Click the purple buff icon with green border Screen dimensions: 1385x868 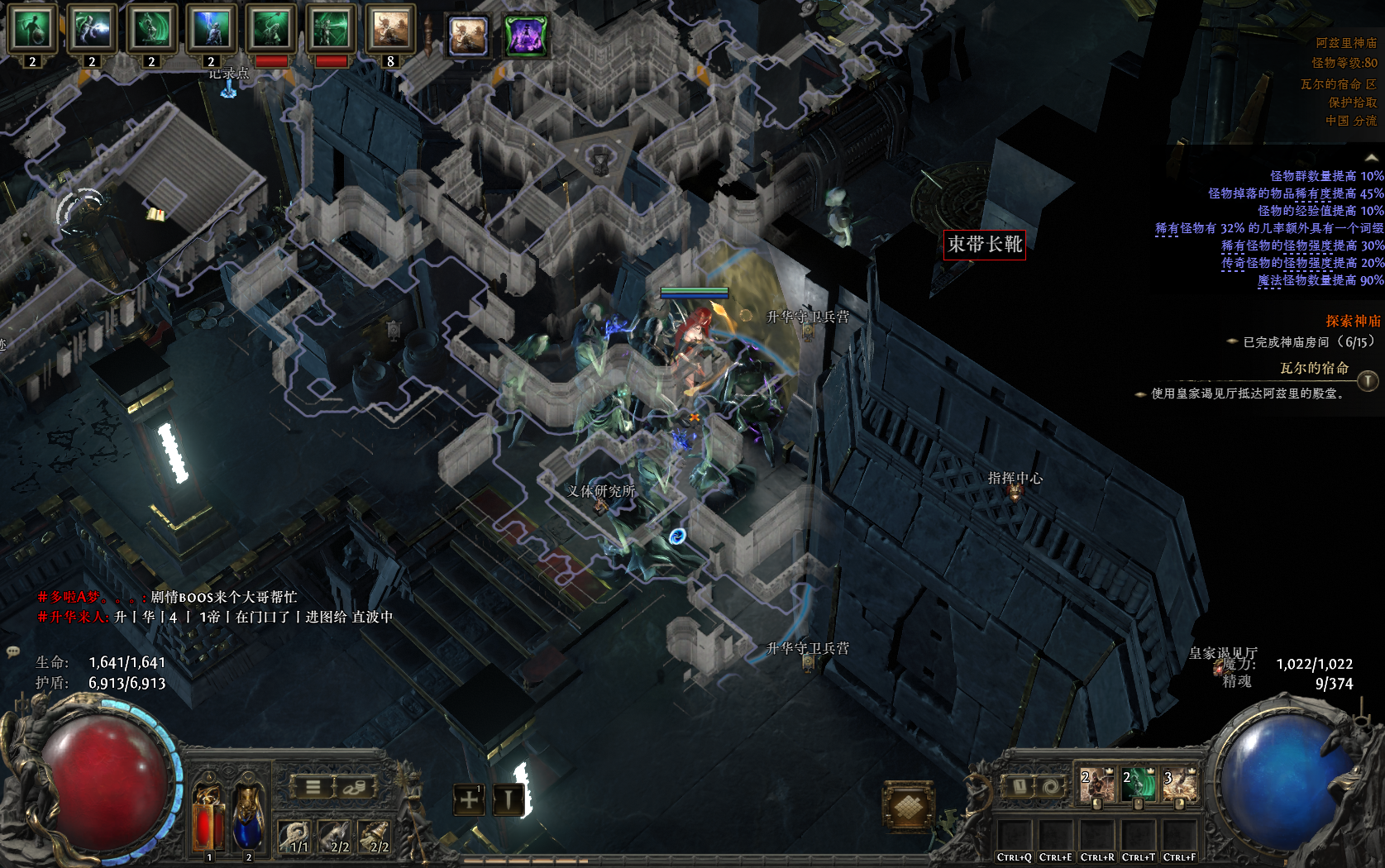click(526, 36)
